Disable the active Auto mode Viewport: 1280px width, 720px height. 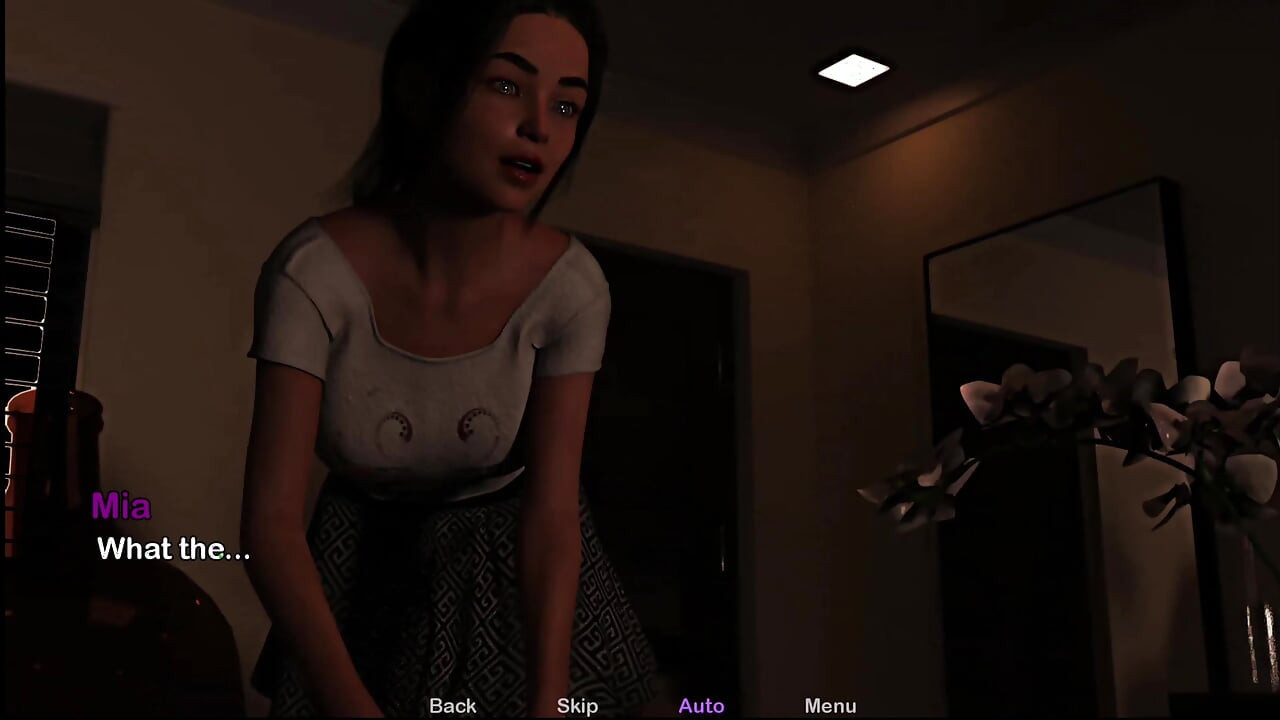point(701,706)
